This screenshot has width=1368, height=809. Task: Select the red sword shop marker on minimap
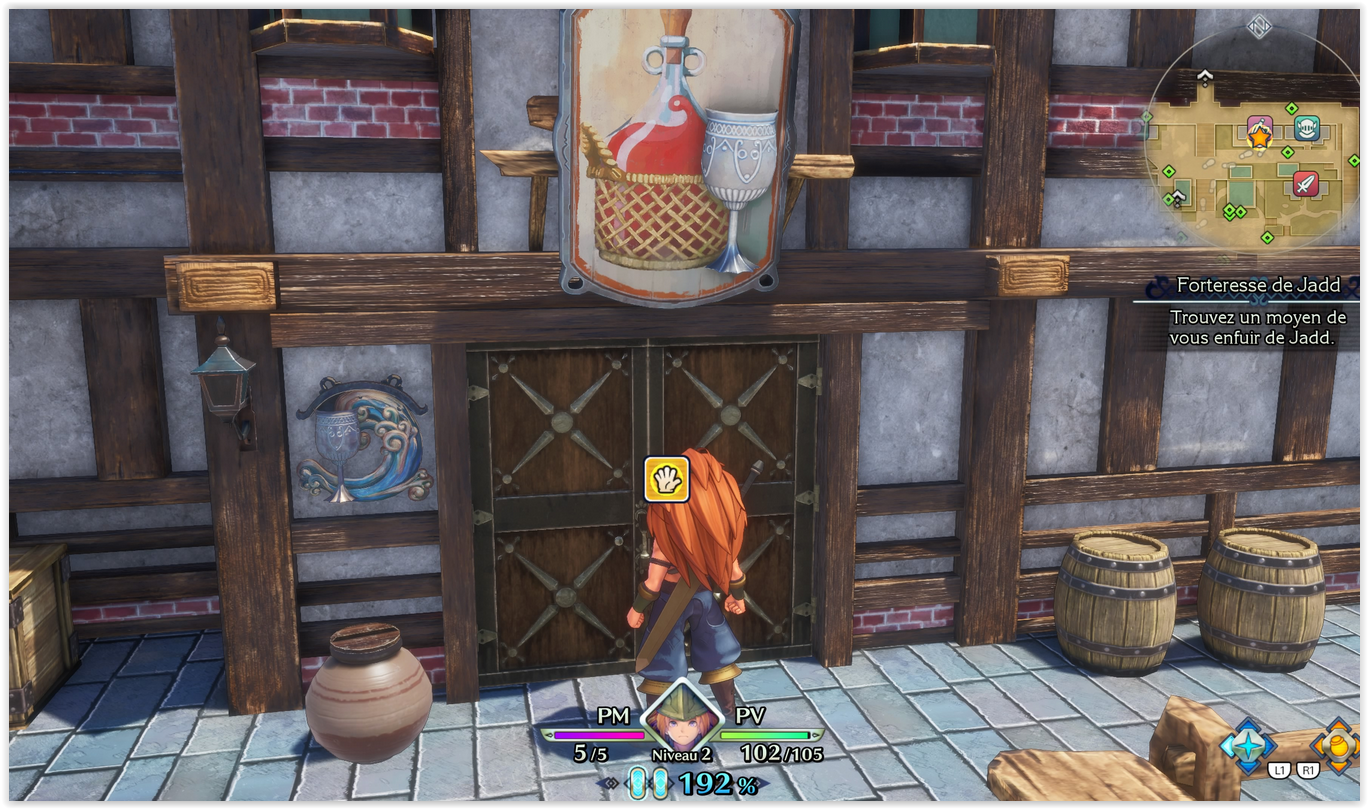(x=1305, y=183)
